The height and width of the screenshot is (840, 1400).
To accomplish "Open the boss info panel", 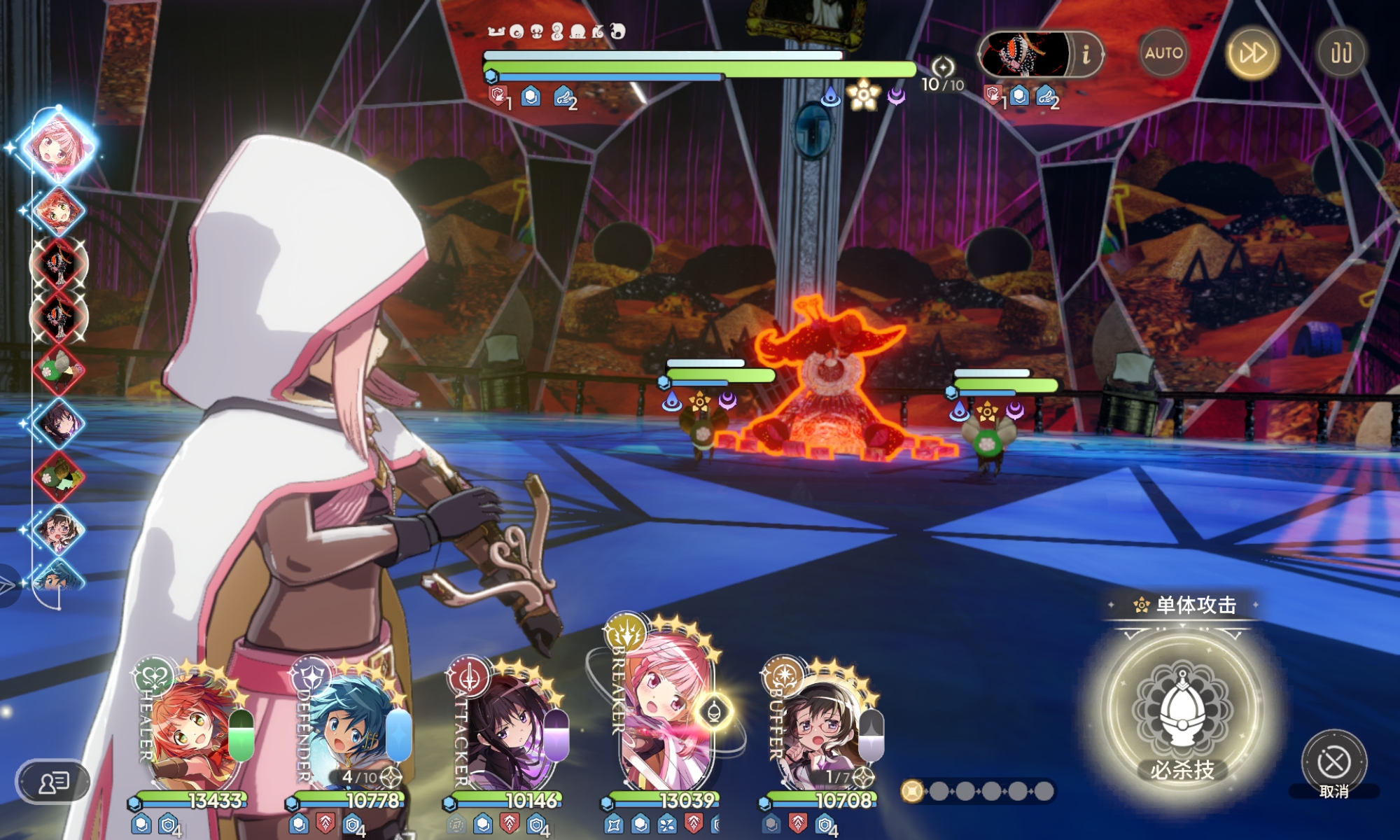I will 1086,54.
